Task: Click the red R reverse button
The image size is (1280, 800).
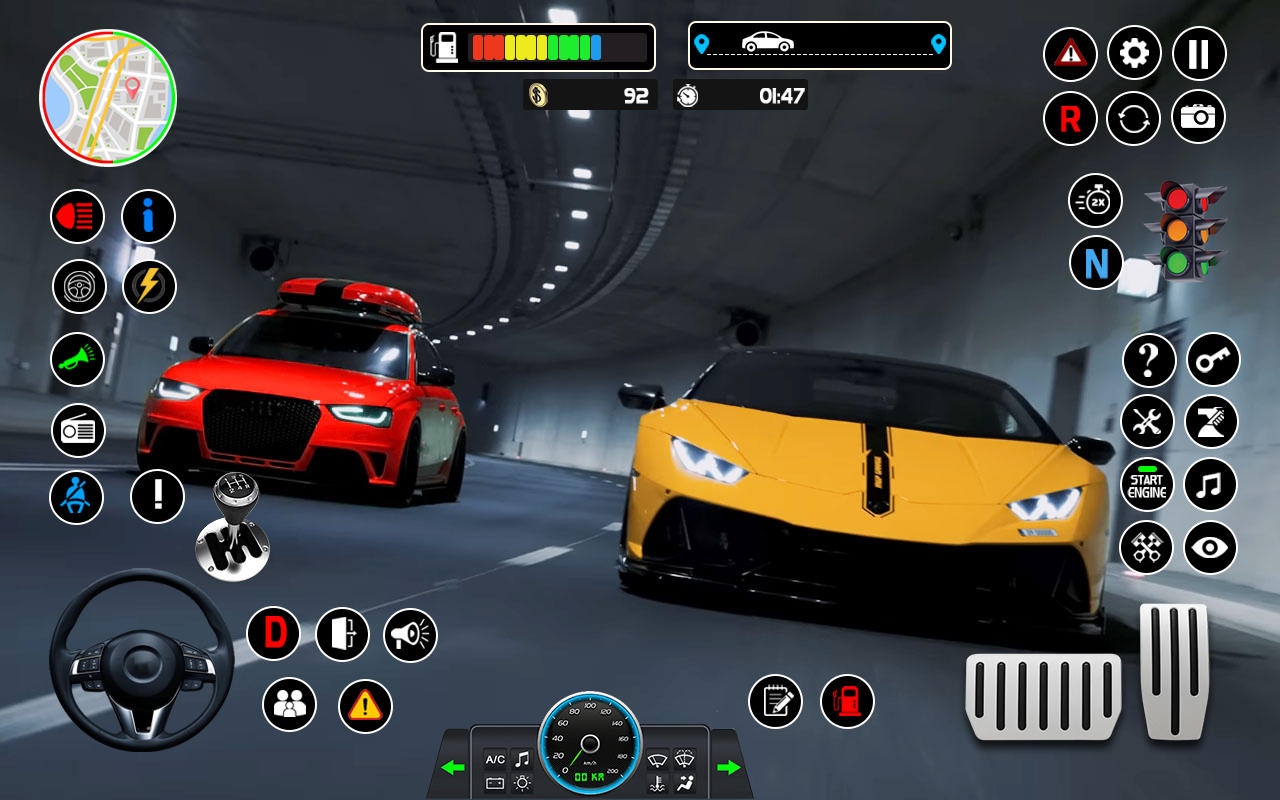Action: 1070,119
